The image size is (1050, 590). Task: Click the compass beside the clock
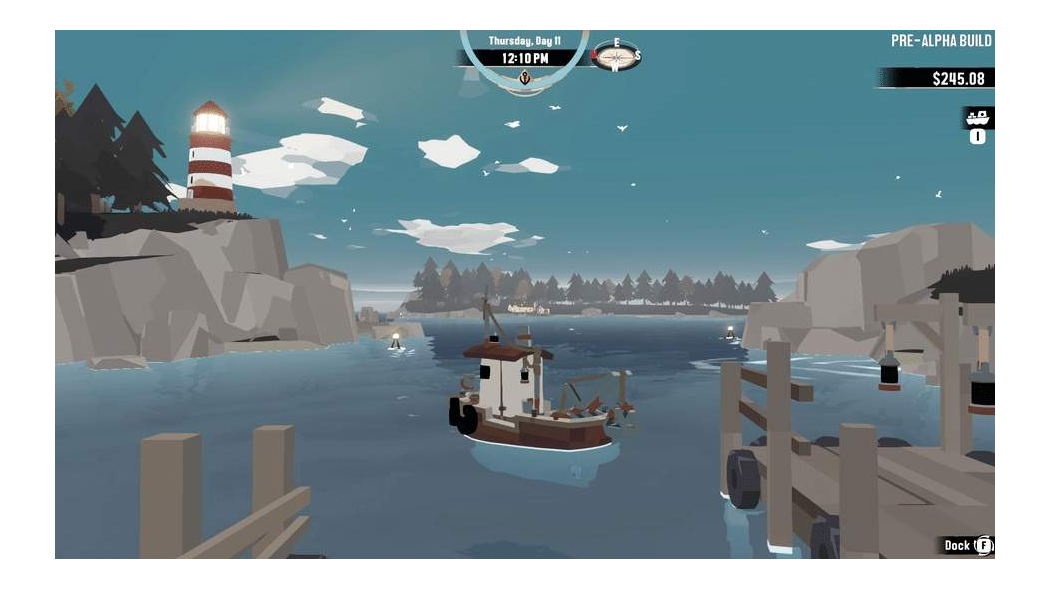pos(616,57)
